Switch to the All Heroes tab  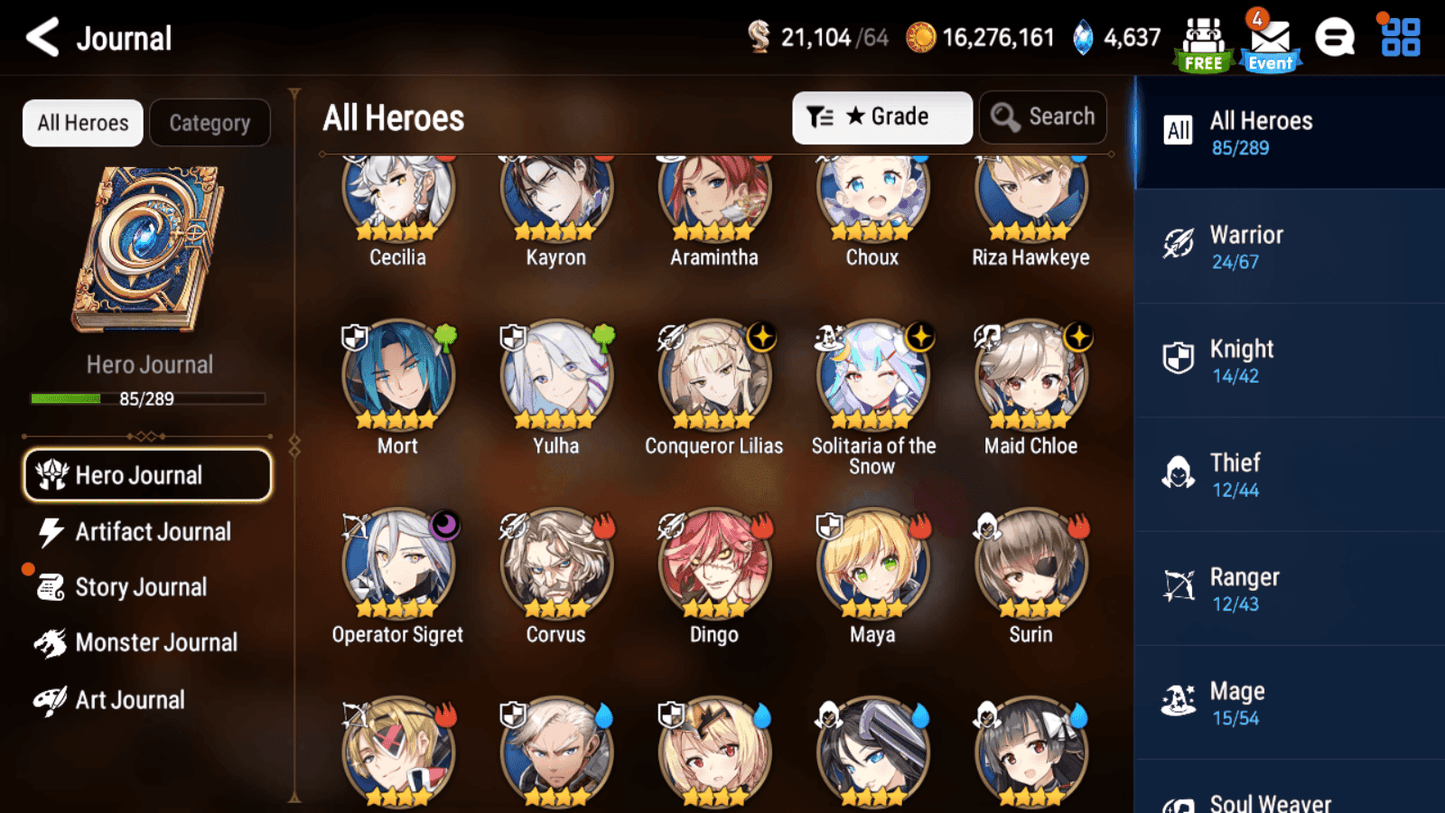point(82,123)
